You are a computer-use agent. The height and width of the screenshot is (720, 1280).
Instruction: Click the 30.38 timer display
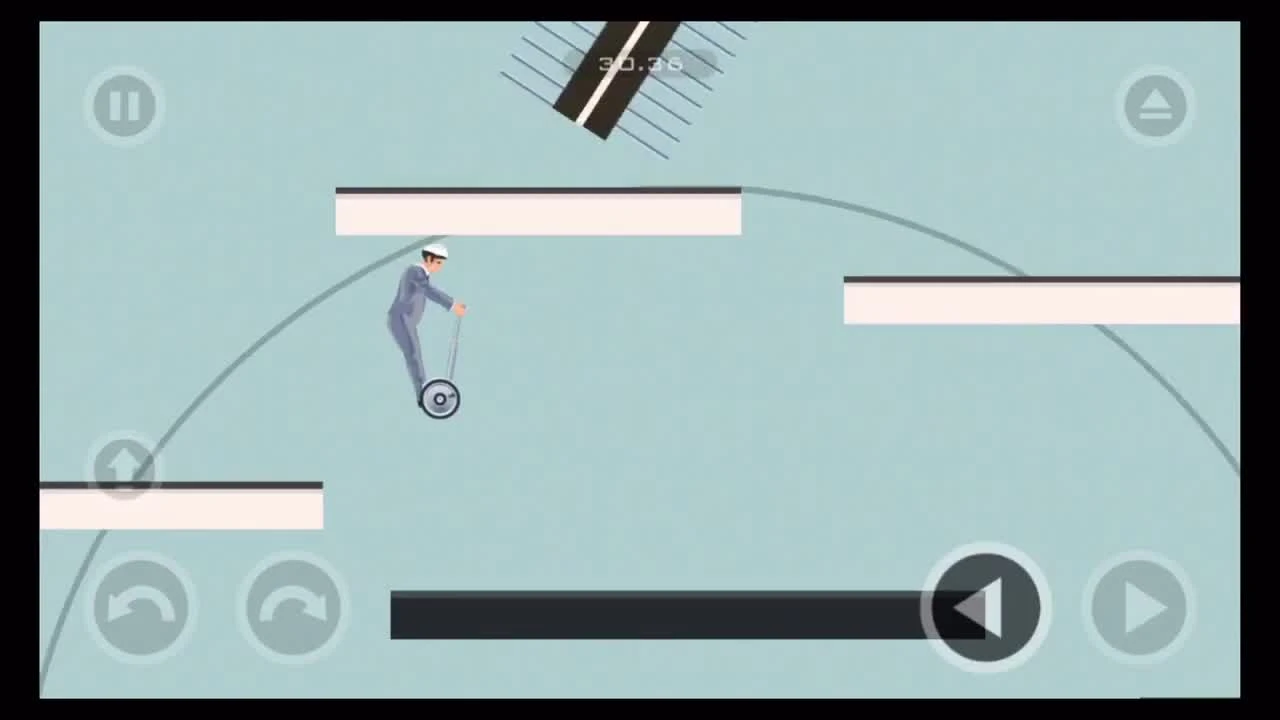point(640,64)
